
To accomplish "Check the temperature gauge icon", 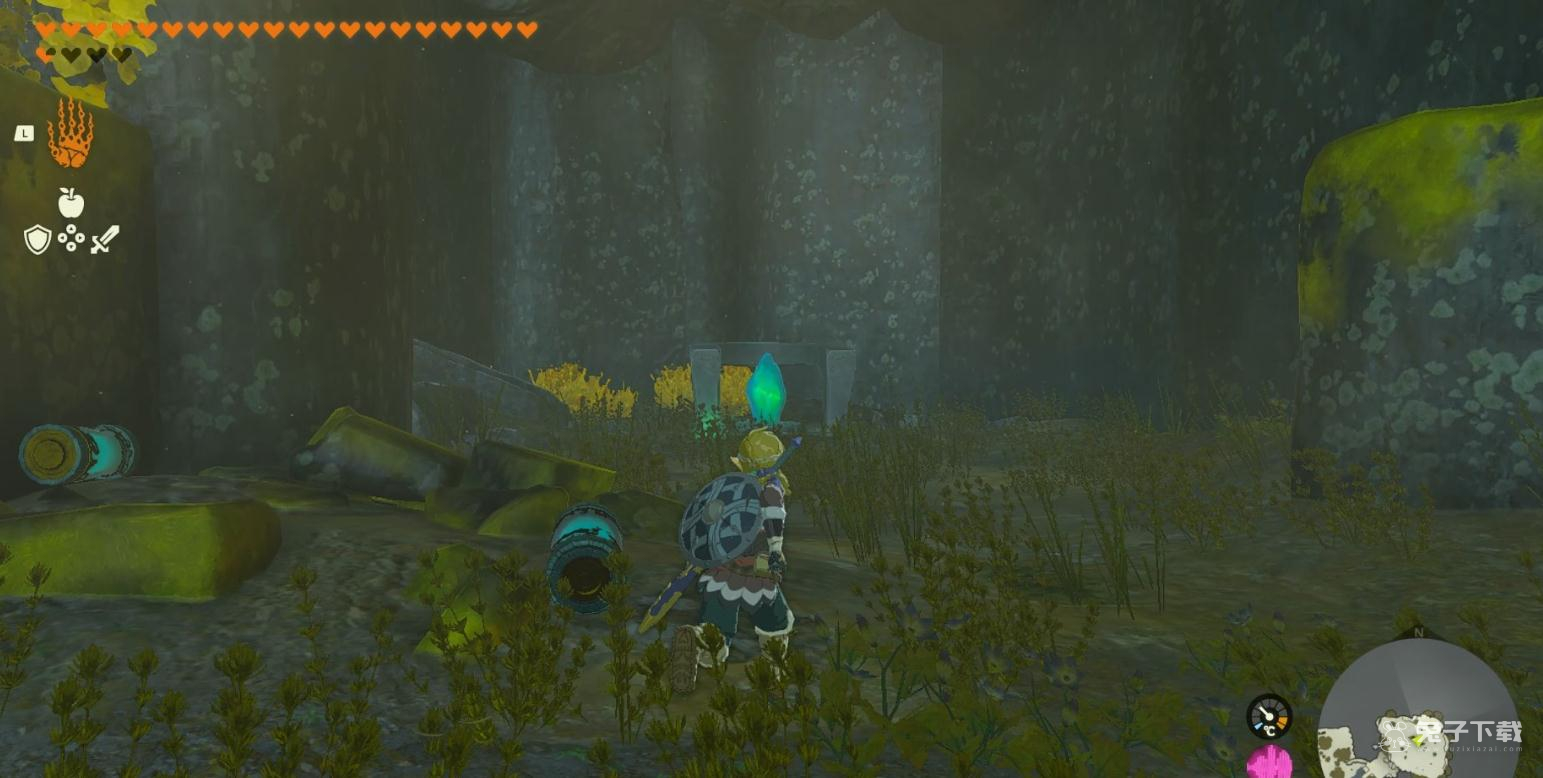I will coord(1268,717).
